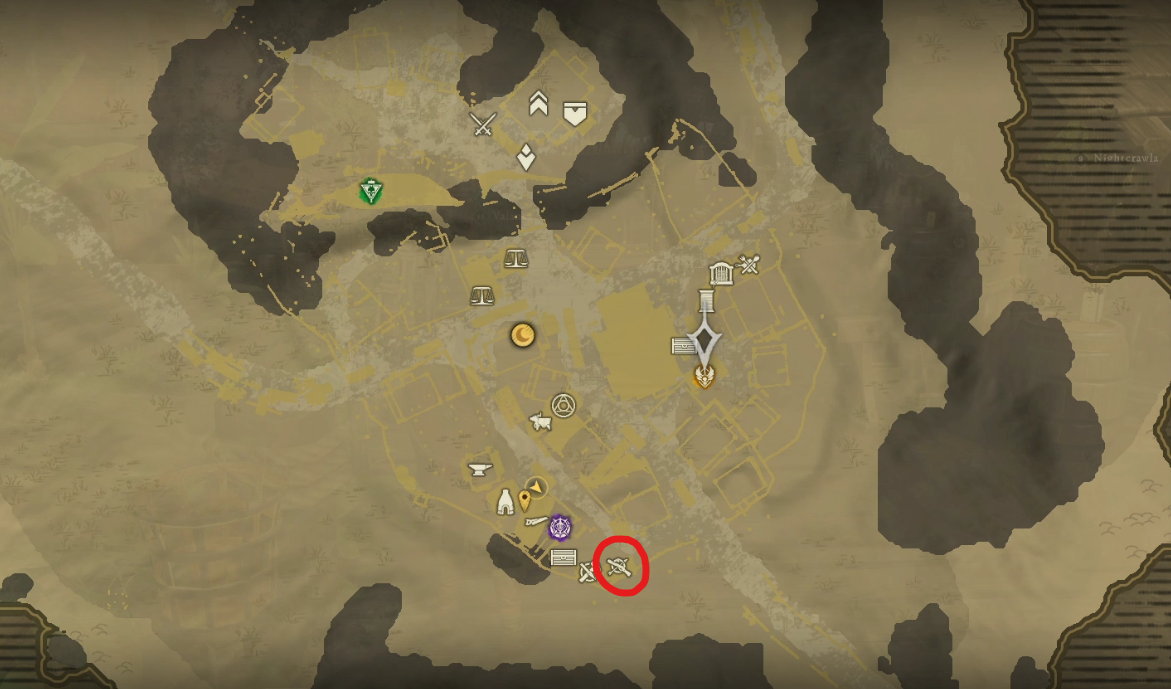Open the chest marker beside the purple emblem

563,557
